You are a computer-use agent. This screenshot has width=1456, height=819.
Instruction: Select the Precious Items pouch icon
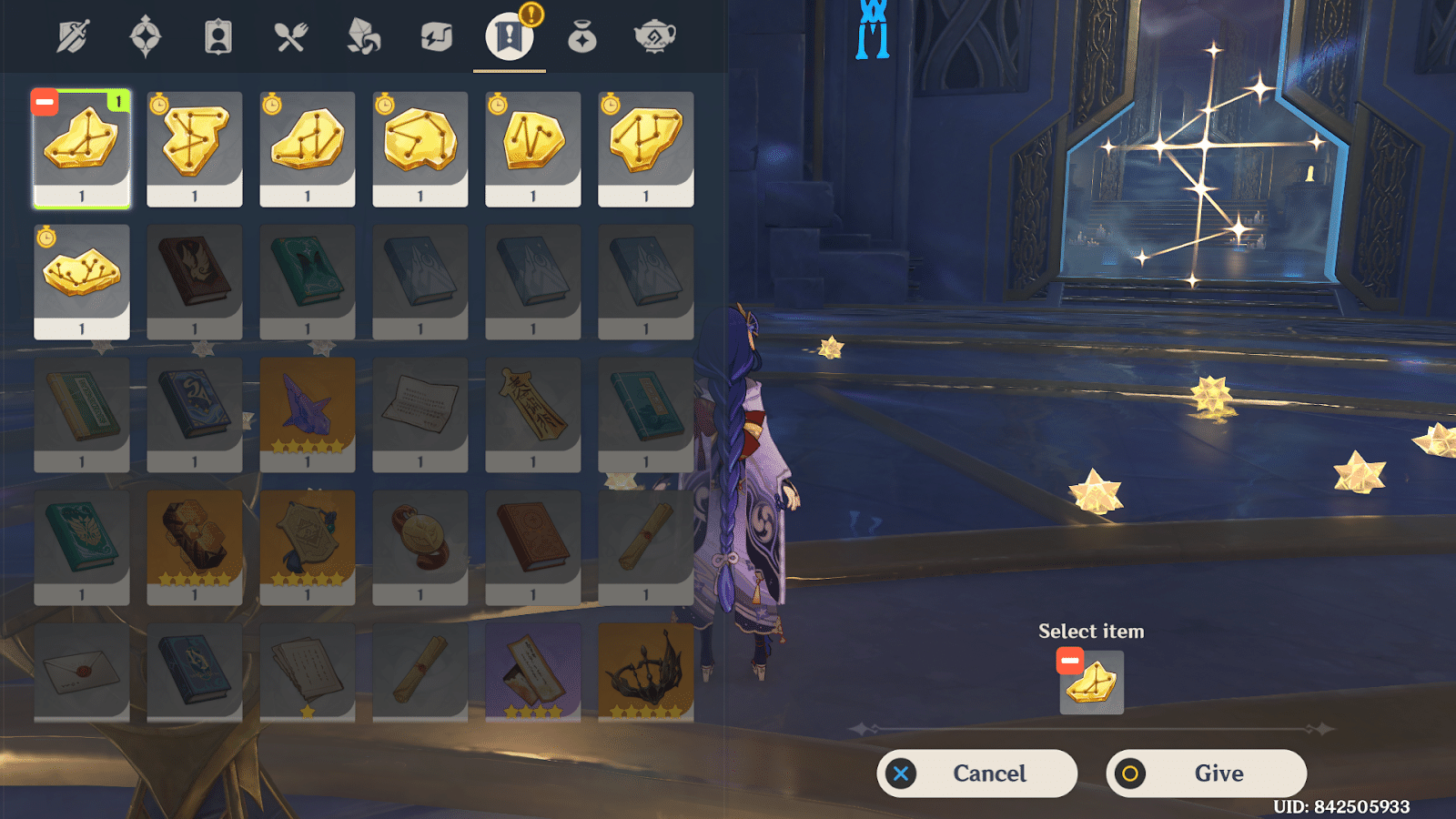click(x=582, y=35)
